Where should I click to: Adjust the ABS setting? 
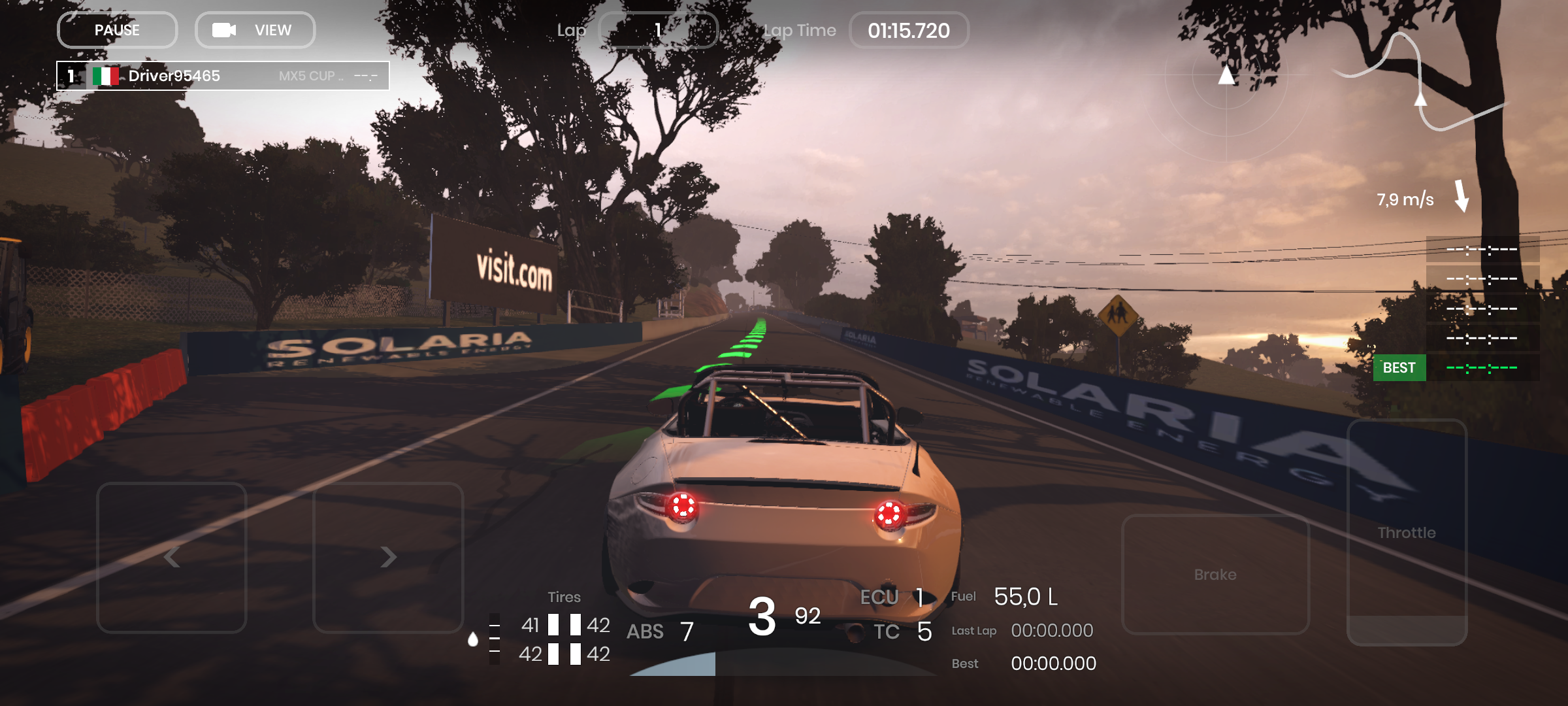click(660, 631)
